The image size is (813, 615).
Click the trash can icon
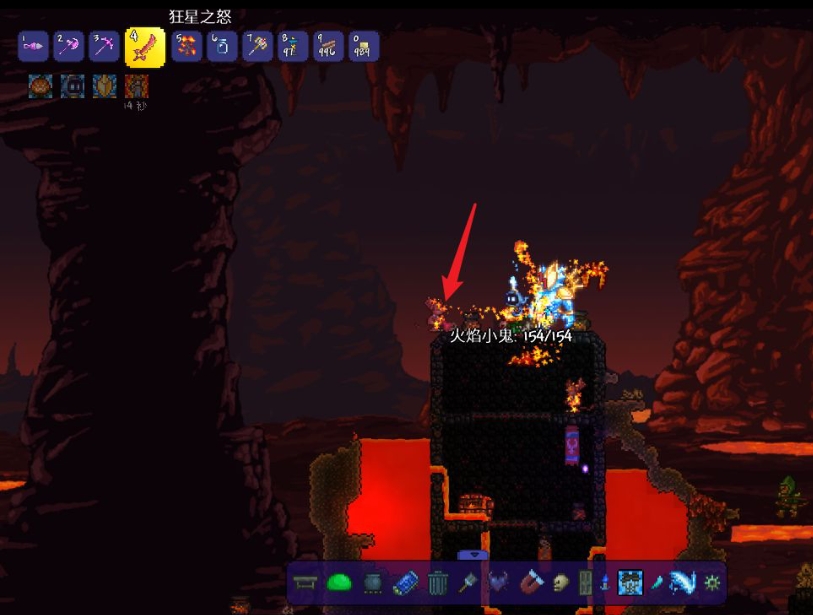coord(437,582)
